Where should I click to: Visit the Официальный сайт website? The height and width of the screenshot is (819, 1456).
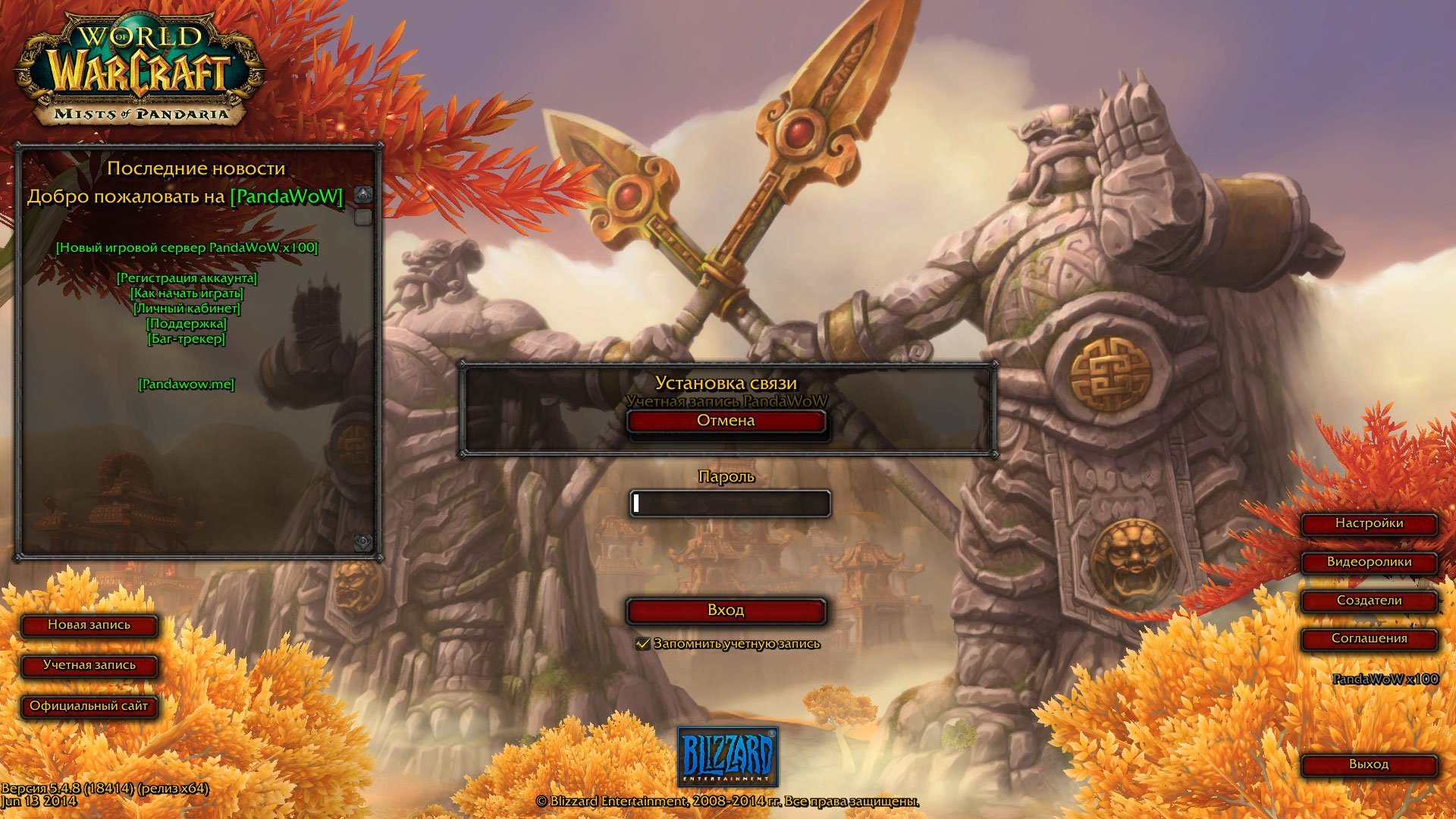89,706
